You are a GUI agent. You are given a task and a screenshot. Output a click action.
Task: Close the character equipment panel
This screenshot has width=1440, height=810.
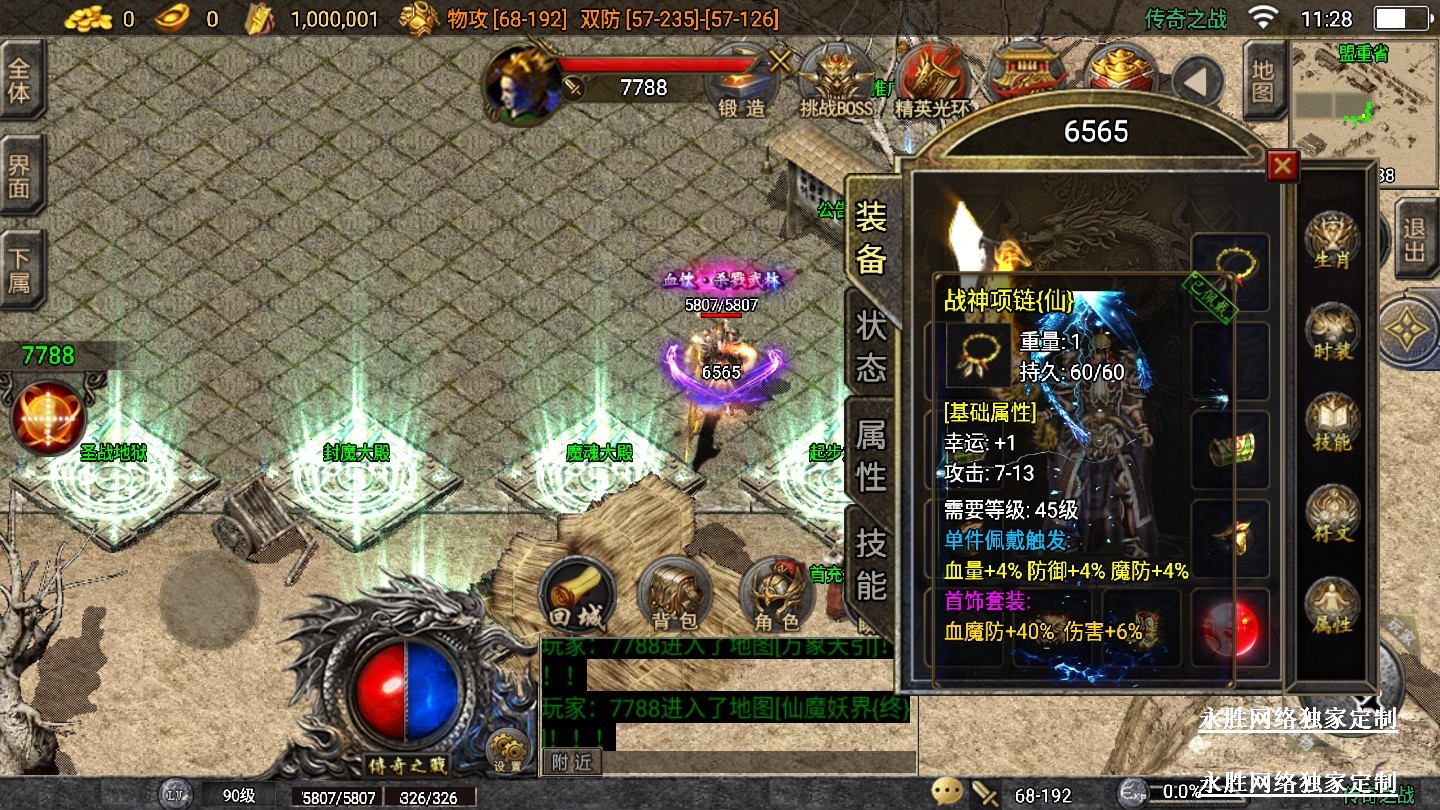[1282, 166]
